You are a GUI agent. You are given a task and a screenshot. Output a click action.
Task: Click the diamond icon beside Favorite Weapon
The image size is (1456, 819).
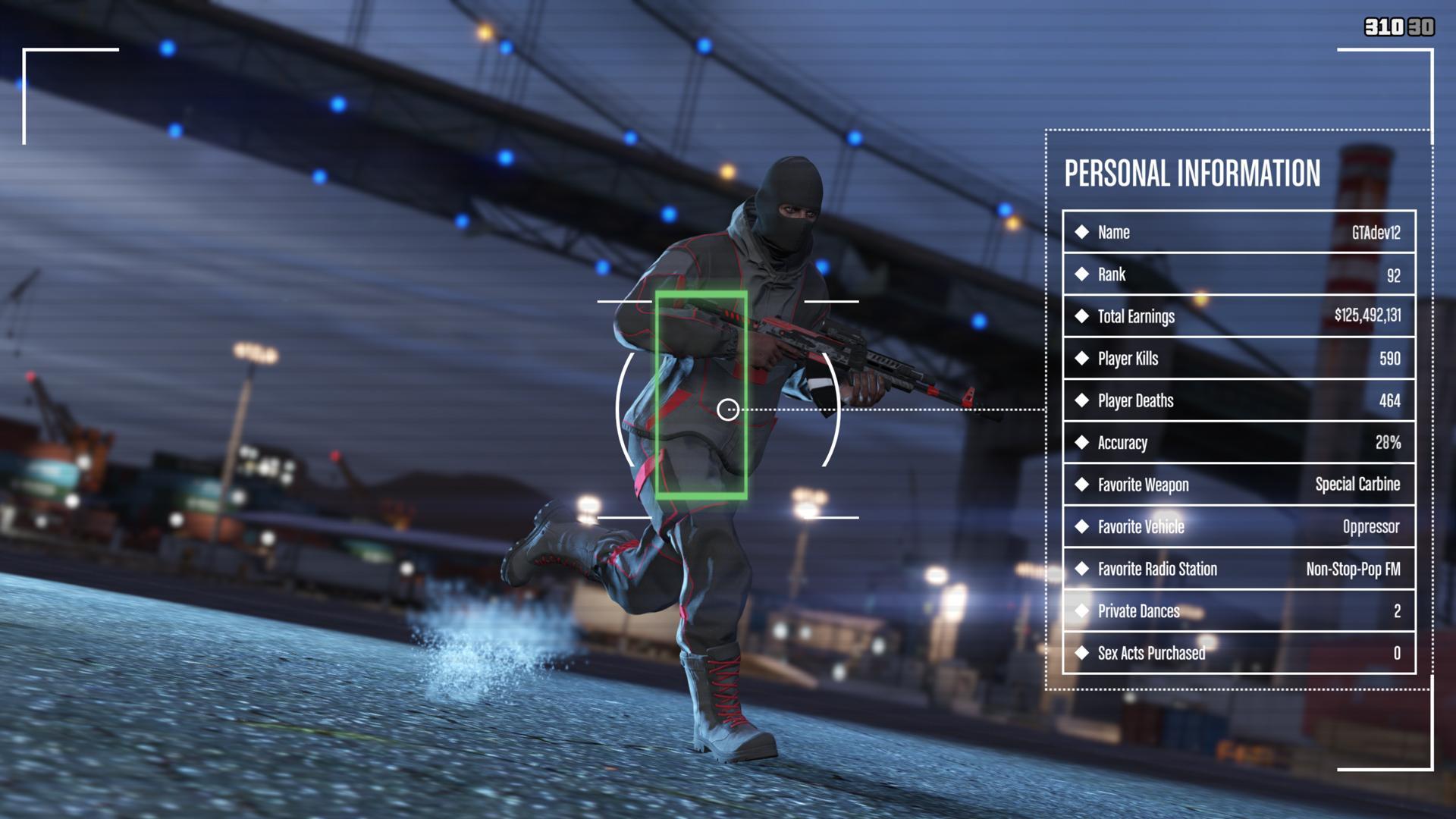coord(1082,485)
